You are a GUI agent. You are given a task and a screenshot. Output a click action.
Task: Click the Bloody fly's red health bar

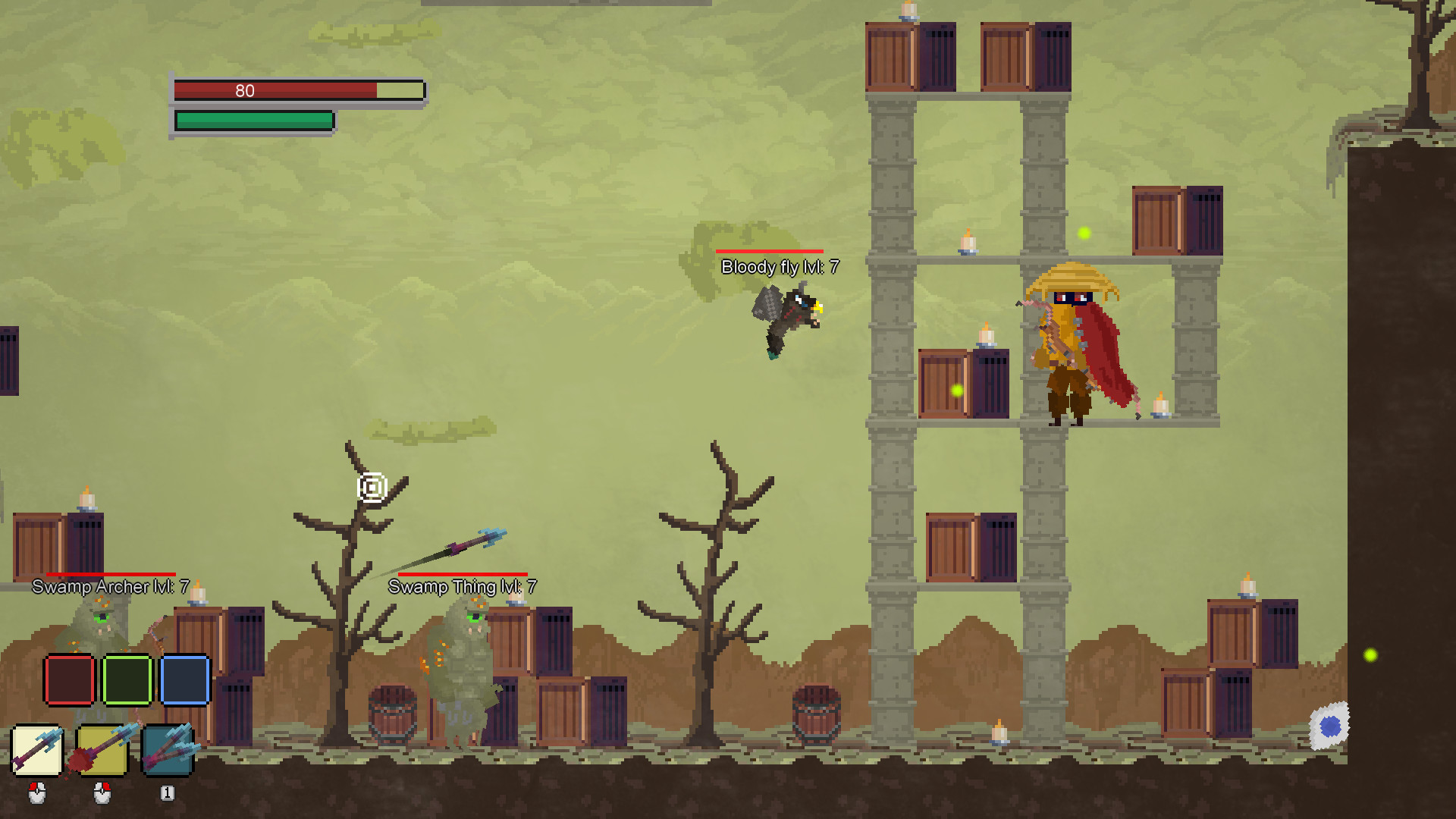point(770,251)
